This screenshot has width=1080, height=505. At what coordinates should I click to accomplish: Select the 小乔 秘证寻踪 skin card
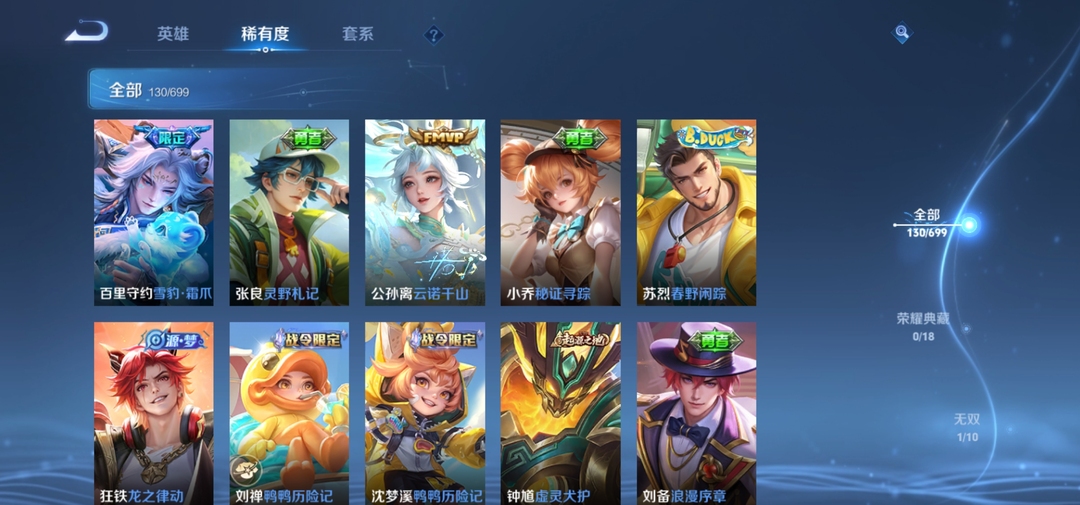[x=560, y=212]
